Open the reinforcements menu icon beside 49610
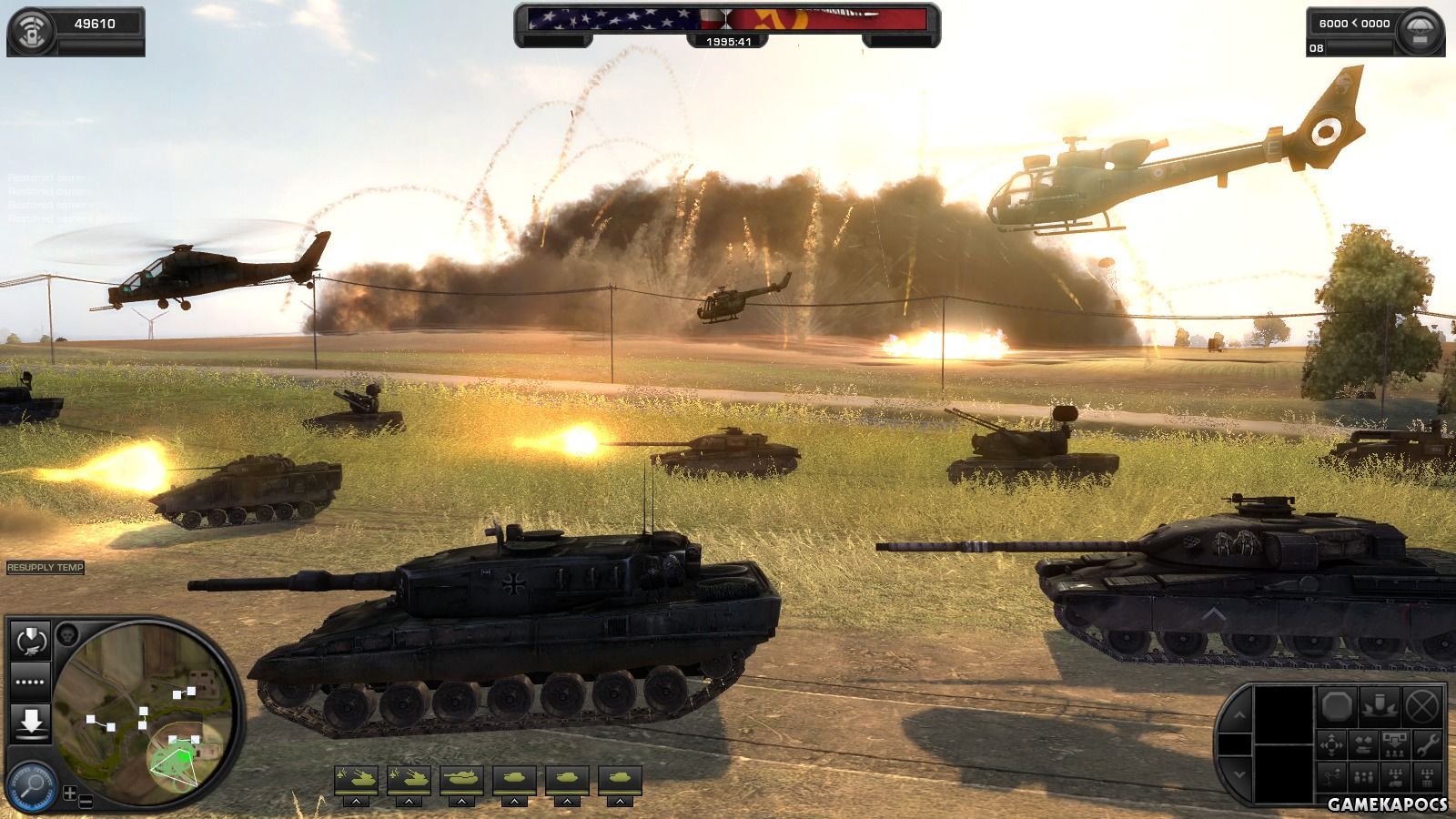1456x819 pixels. point(30,25)
